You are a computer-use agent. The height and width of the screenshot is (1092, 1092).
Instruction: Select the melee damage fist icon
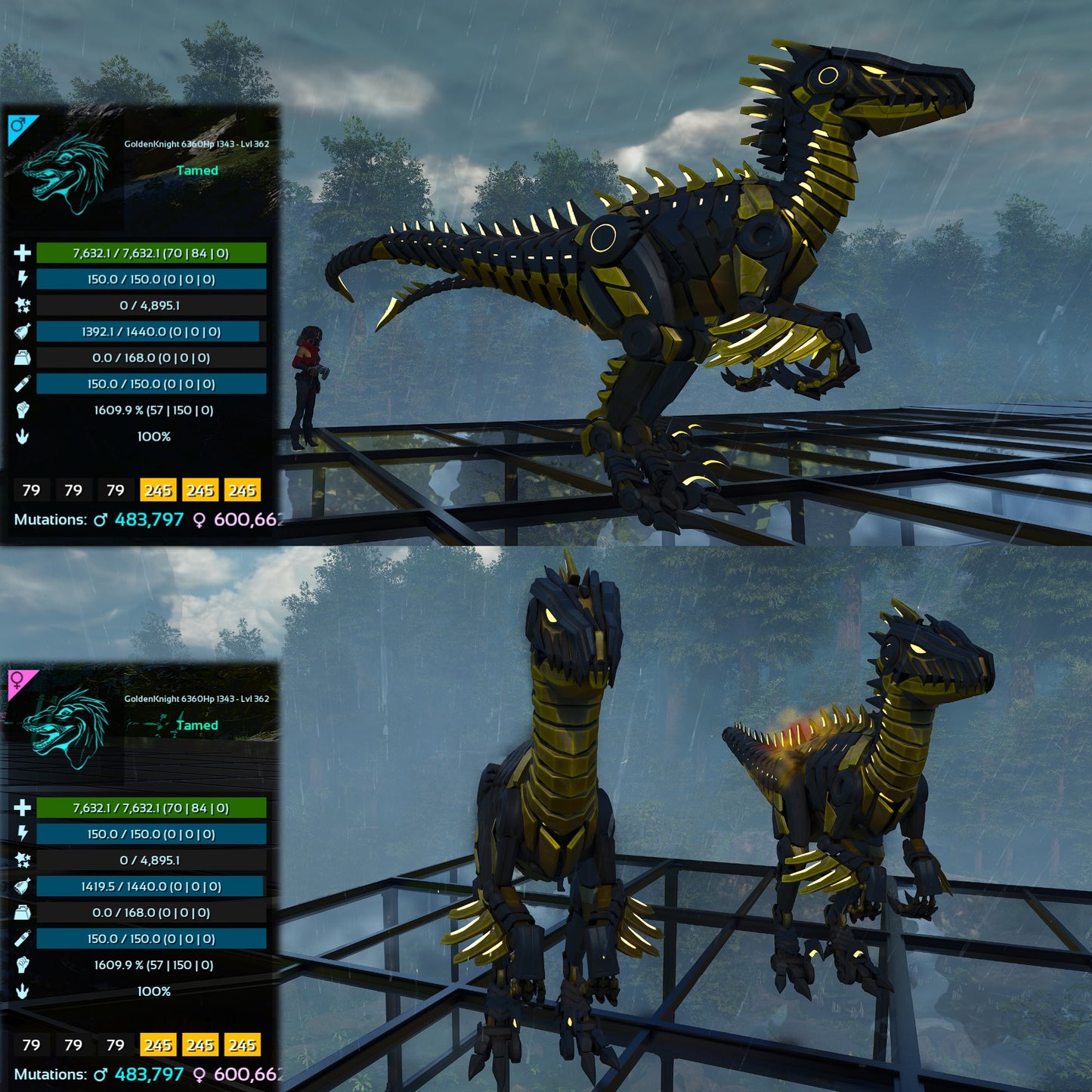click(x=21, y=410)
